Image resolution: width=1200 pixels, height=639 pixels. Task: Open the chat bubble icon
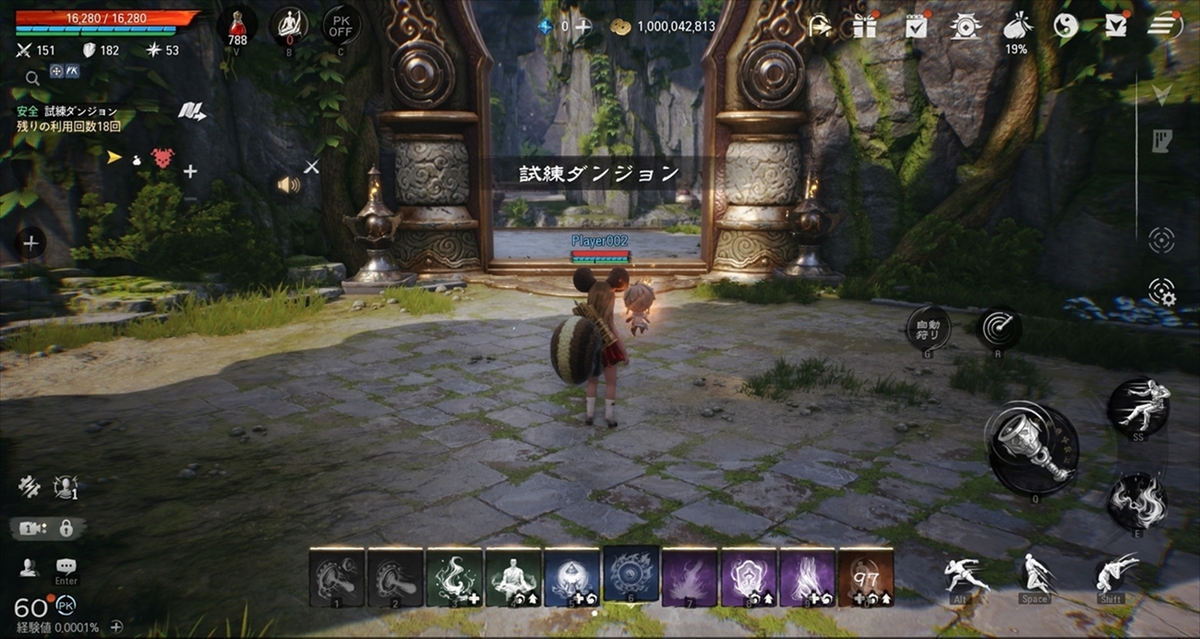coord(66,567)
